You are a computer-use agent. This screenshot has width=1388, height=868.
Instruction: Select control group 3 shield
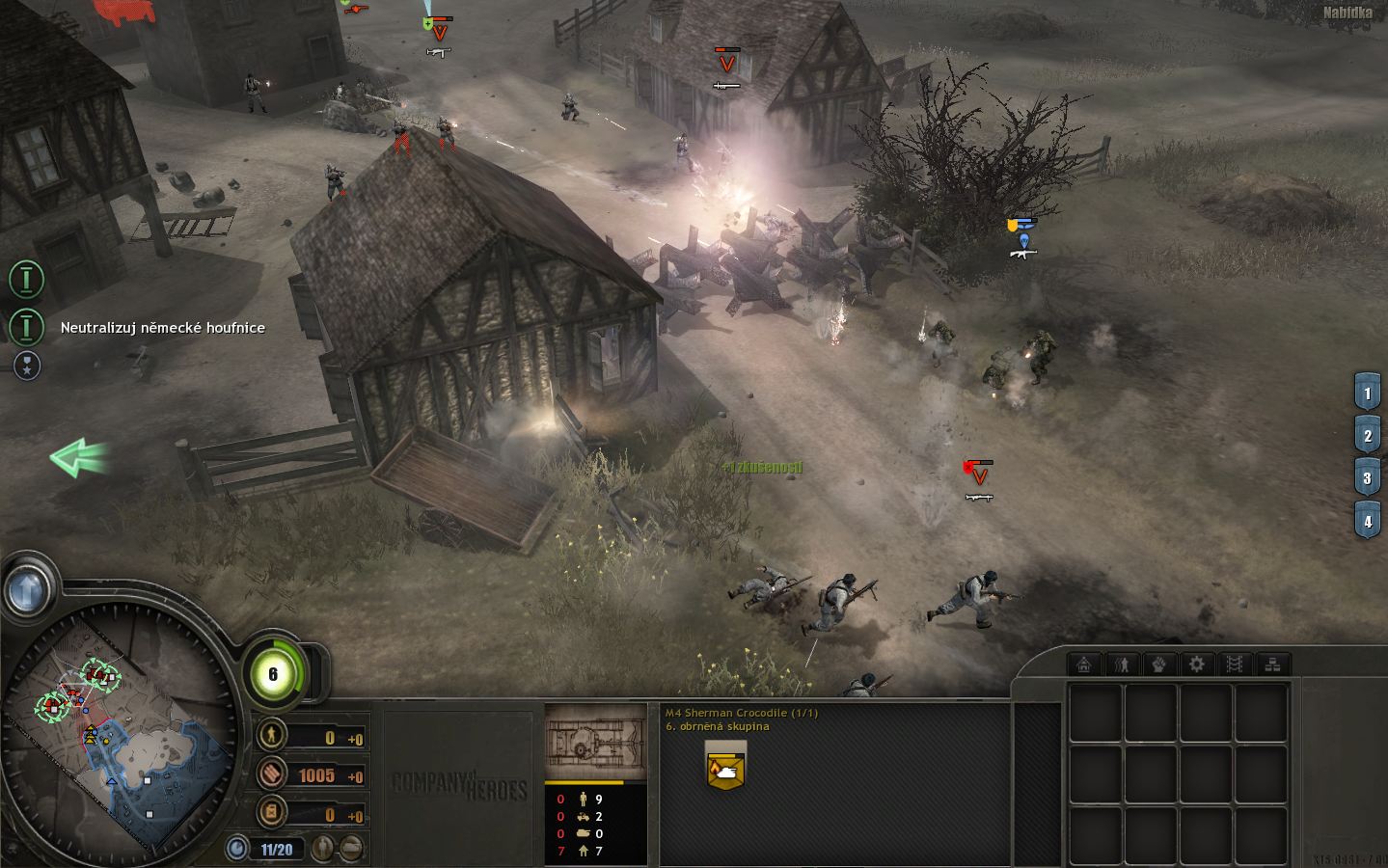[1367, 478]
